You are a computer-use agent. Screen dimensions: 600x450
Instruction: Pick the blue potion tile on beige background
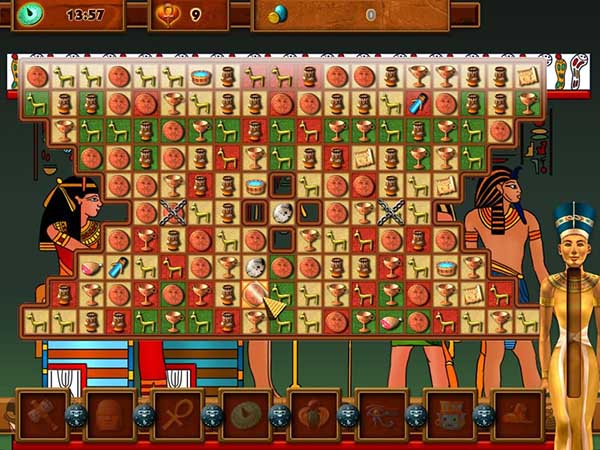click(120, 266)
